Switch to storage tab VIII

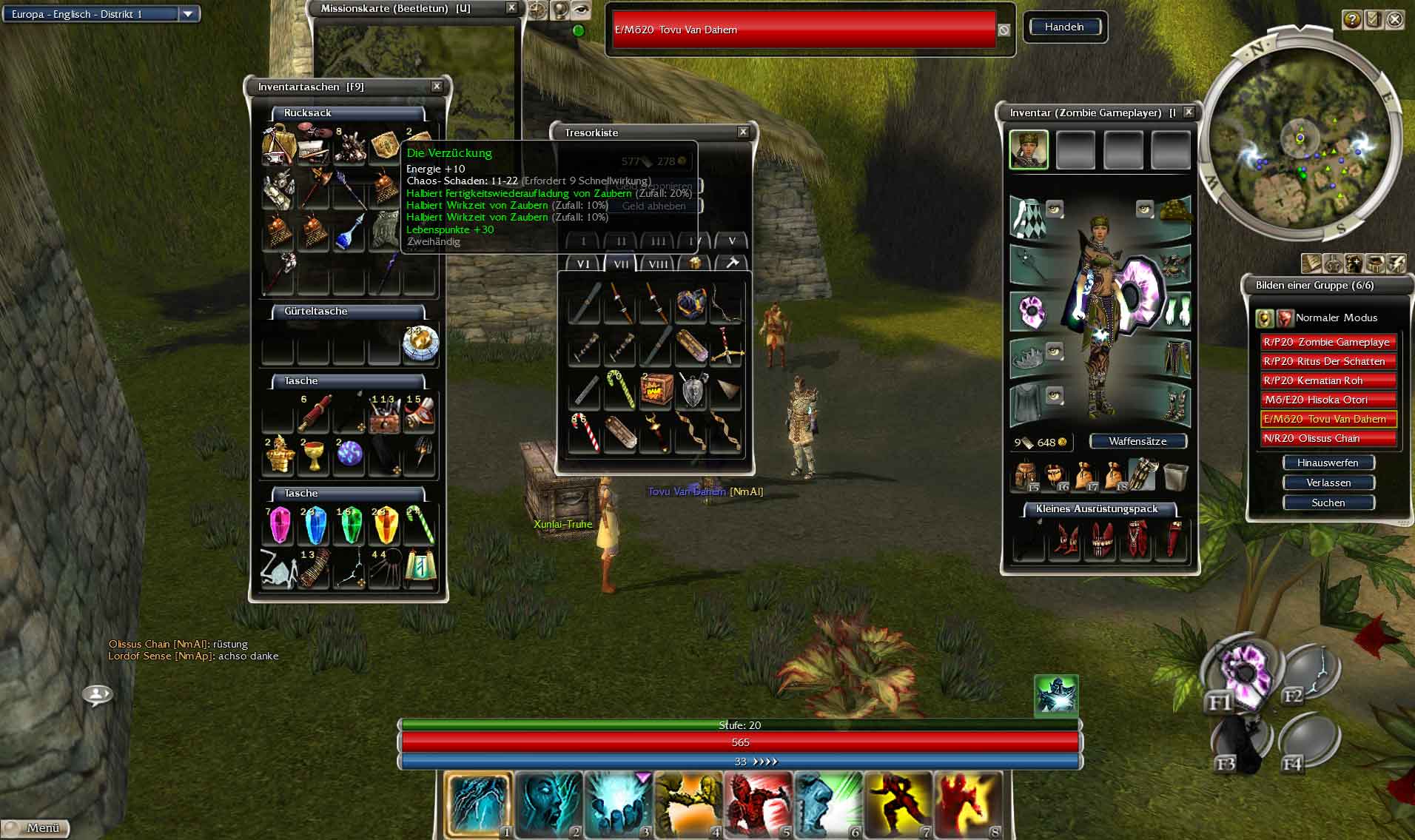click(657, 264)
